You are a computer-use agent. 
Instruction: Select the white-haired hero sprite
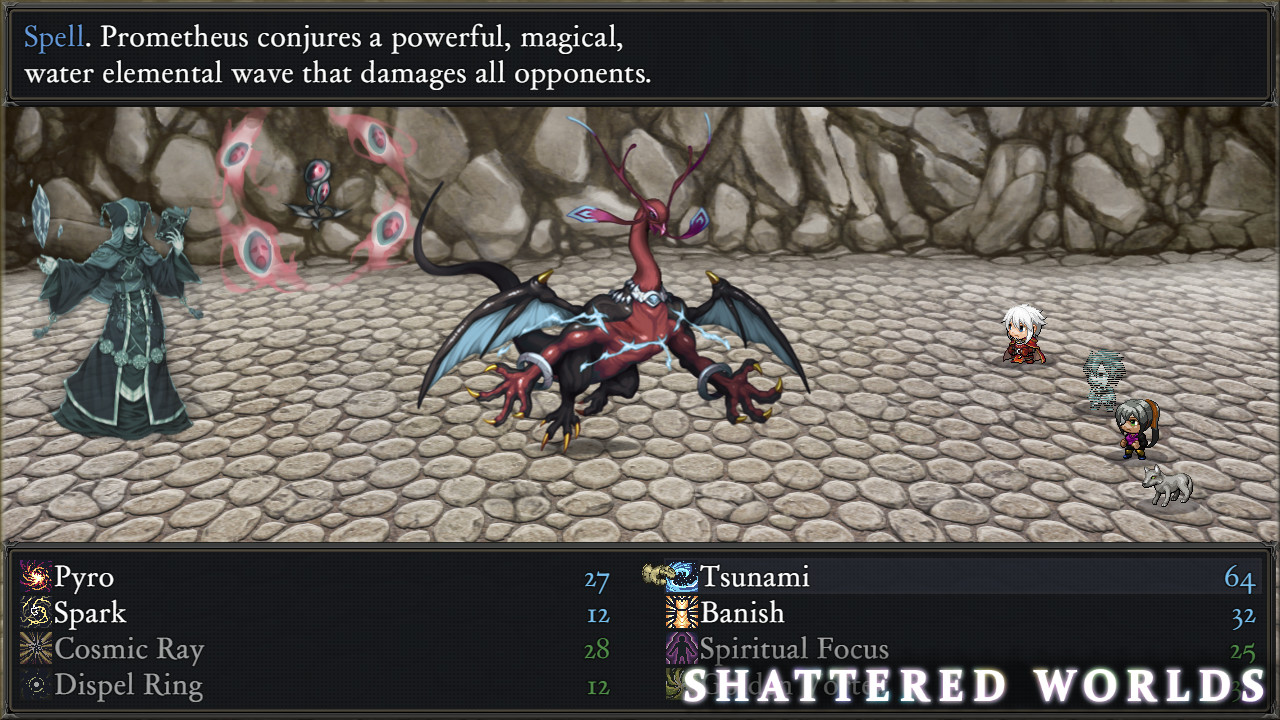click(x=1020, y=335)
